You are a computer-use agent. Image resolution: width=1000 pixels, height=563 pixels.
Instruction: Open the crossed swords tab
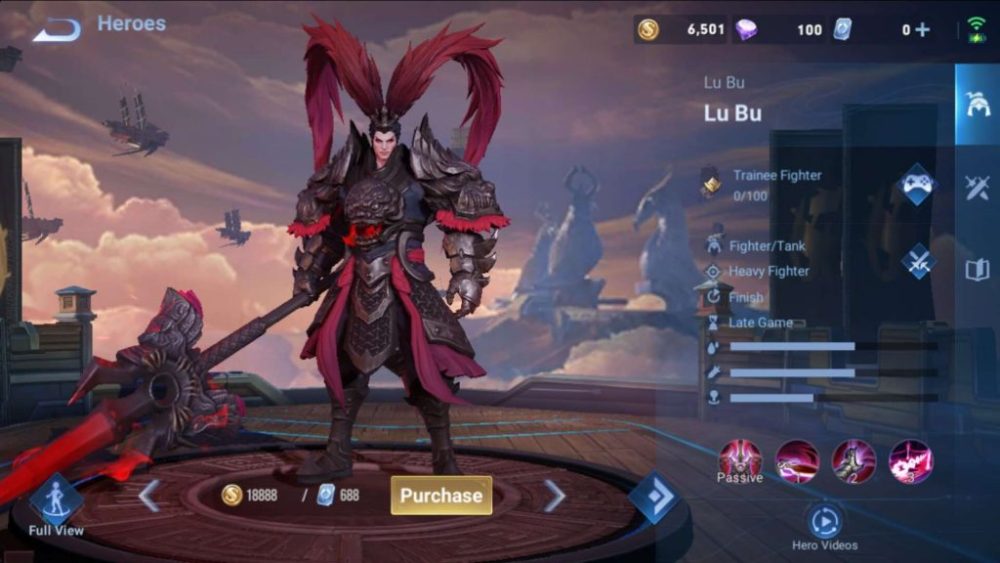pos(976,187)
